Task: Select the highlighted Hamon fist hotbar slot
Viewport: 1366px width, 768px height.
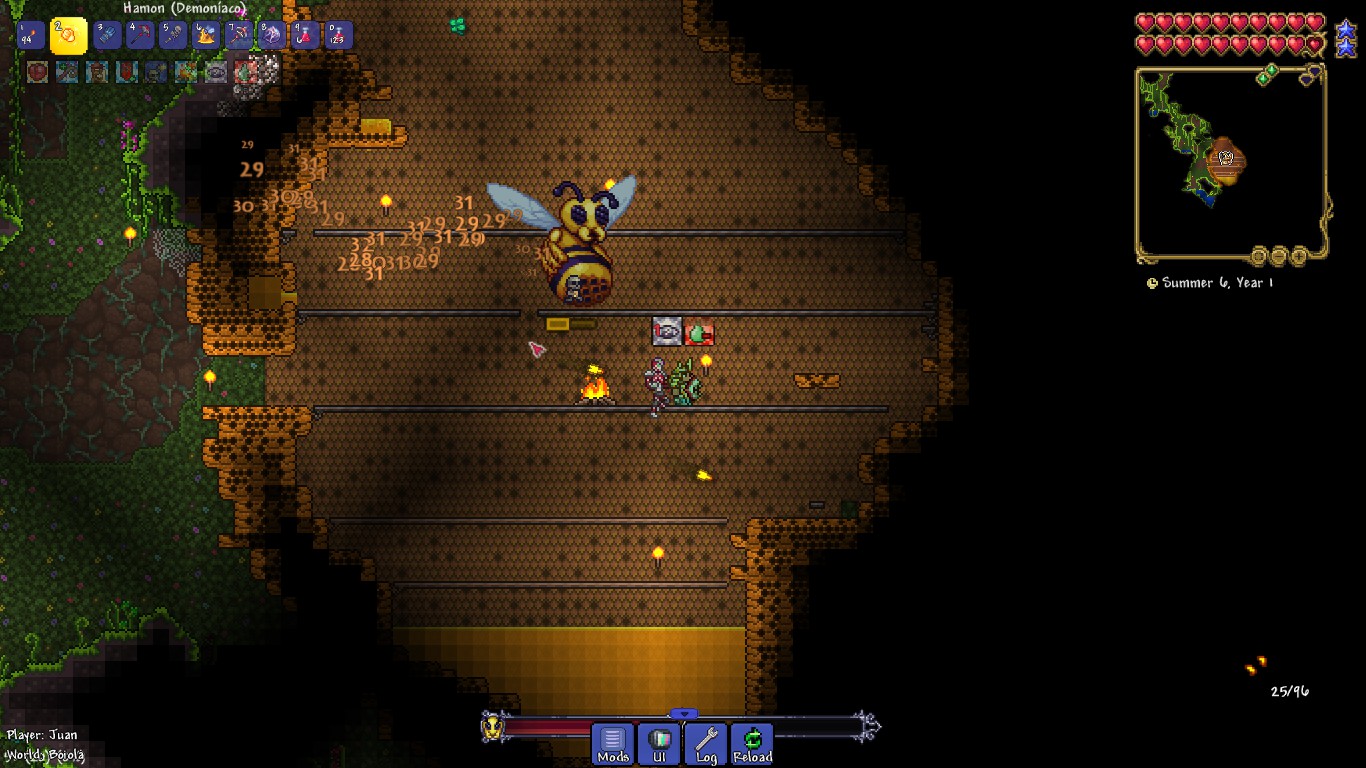Action: [x=69, y=36]
